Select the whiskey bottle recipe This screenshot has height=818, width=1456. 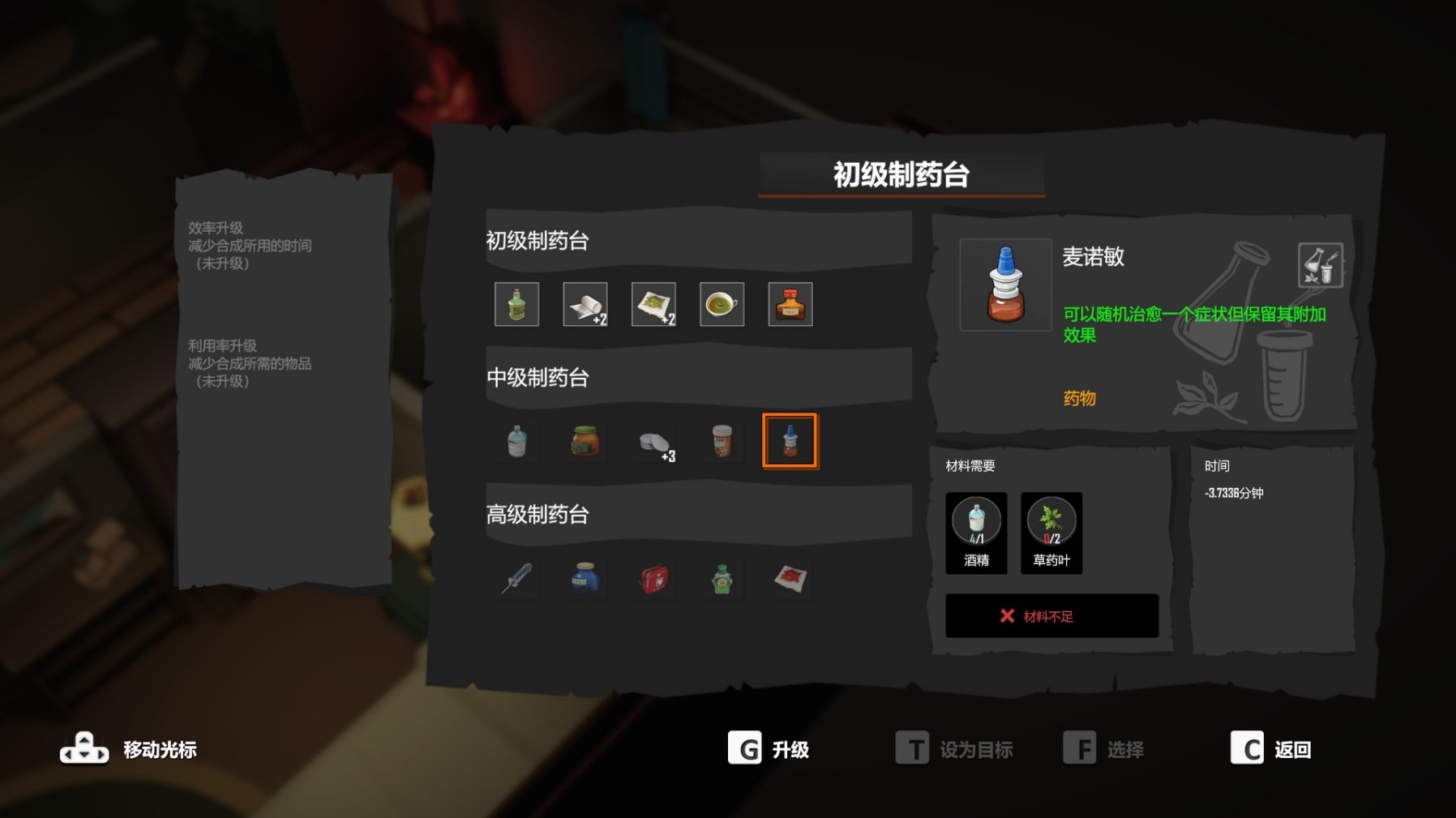790,304
